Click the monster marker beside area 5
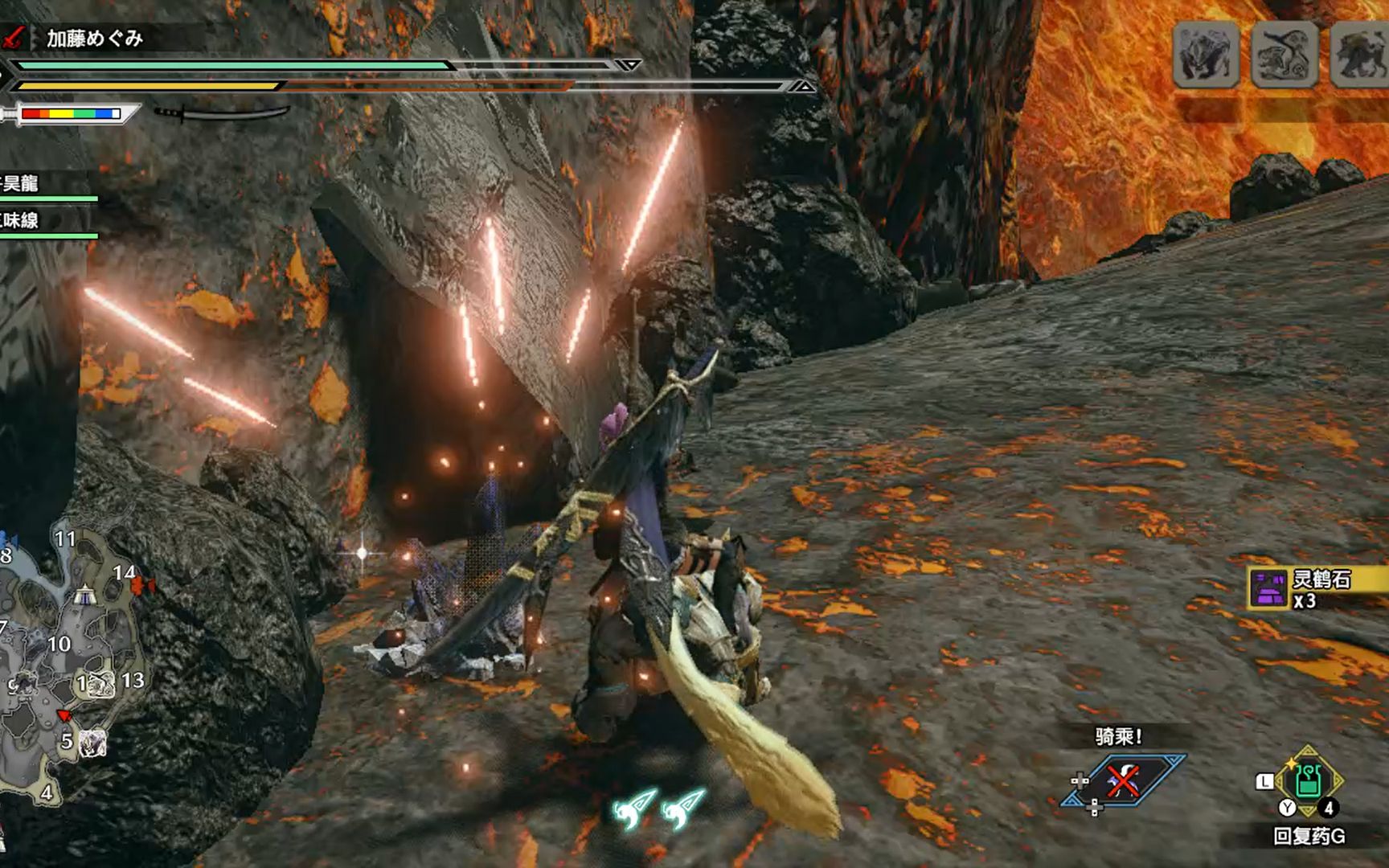Image resolution: width=1389 pixels, height=868 pixels. click(93, 743)
